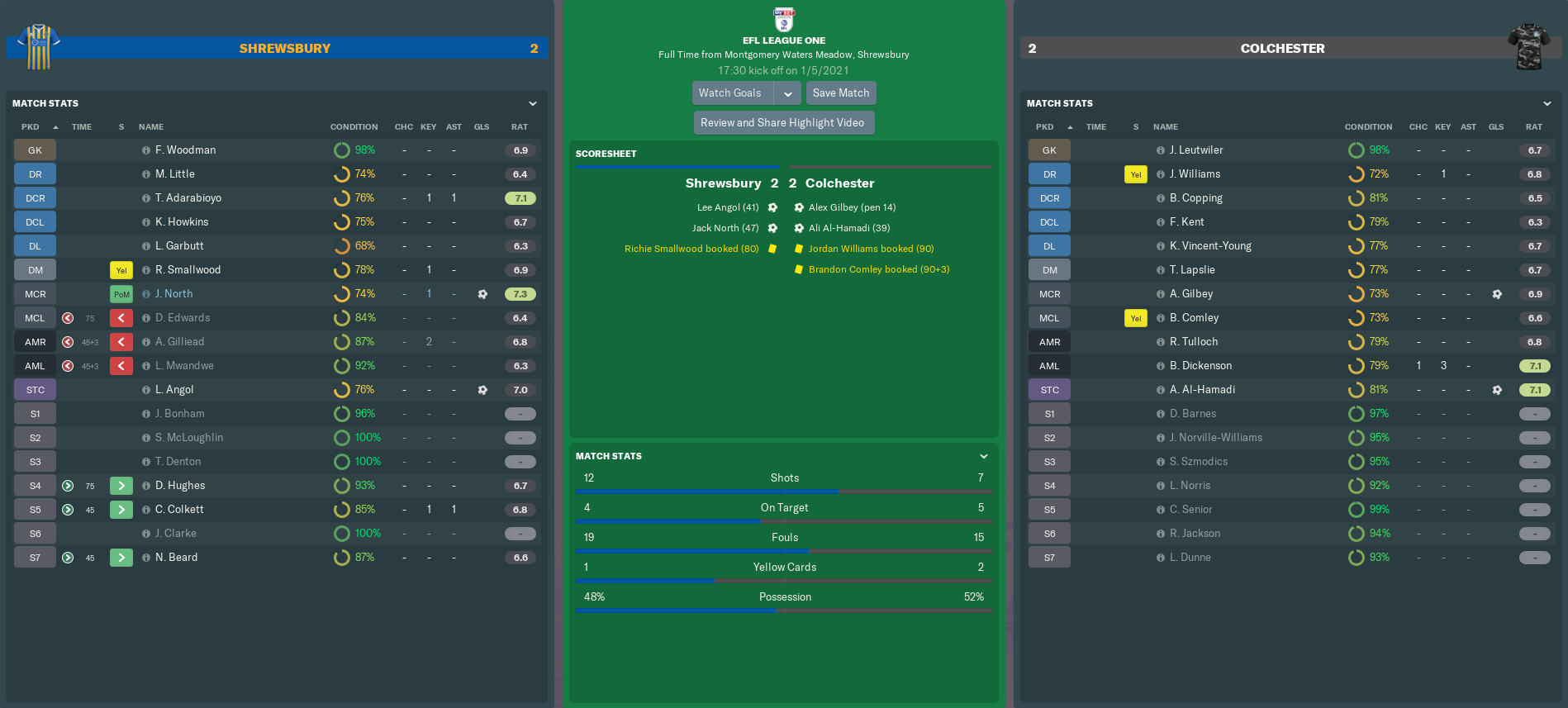Select L. Angol in the striker row
The image size is (1568, 708).
[x=174, y=390]
